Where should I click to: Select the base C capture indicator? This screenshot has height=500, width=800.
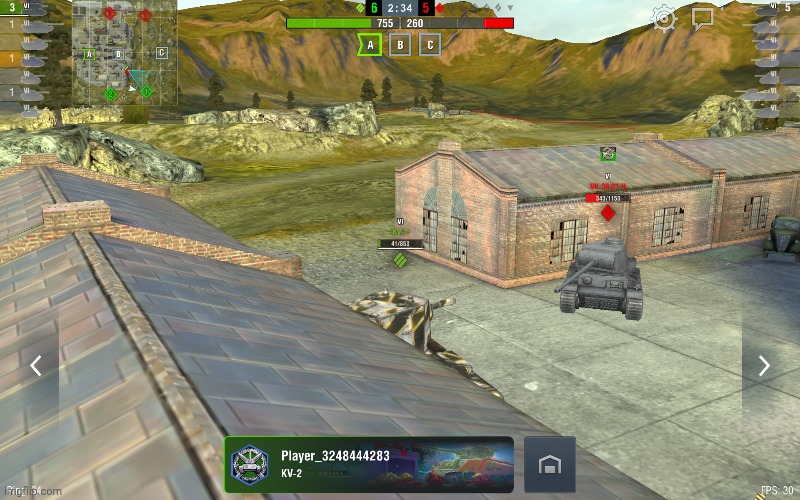point(430,45)
